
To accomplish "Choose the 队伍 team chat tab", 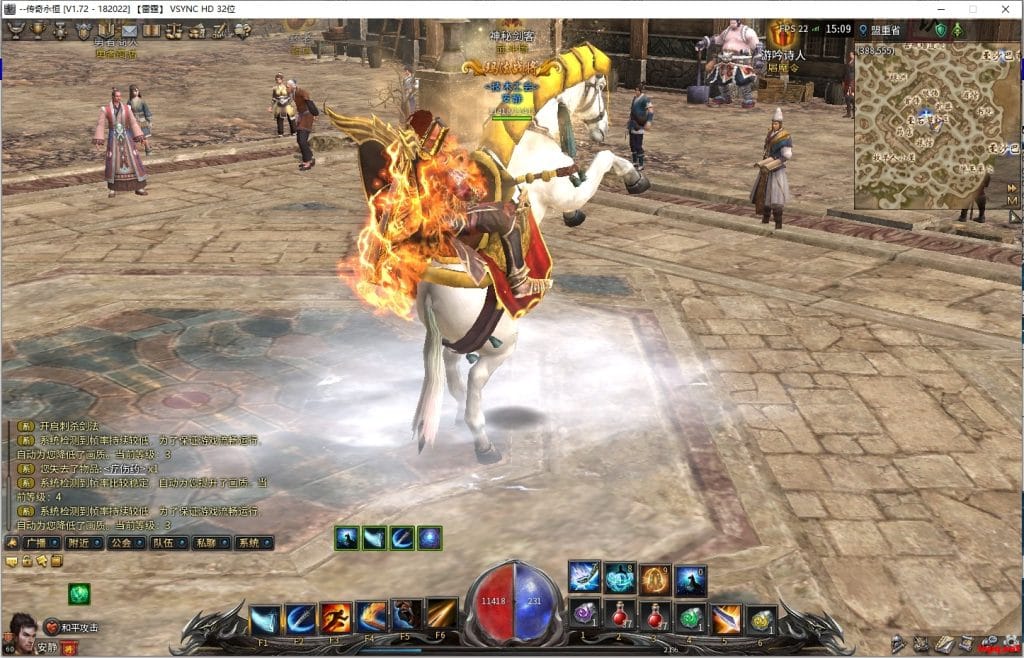I will coord(162,542).
